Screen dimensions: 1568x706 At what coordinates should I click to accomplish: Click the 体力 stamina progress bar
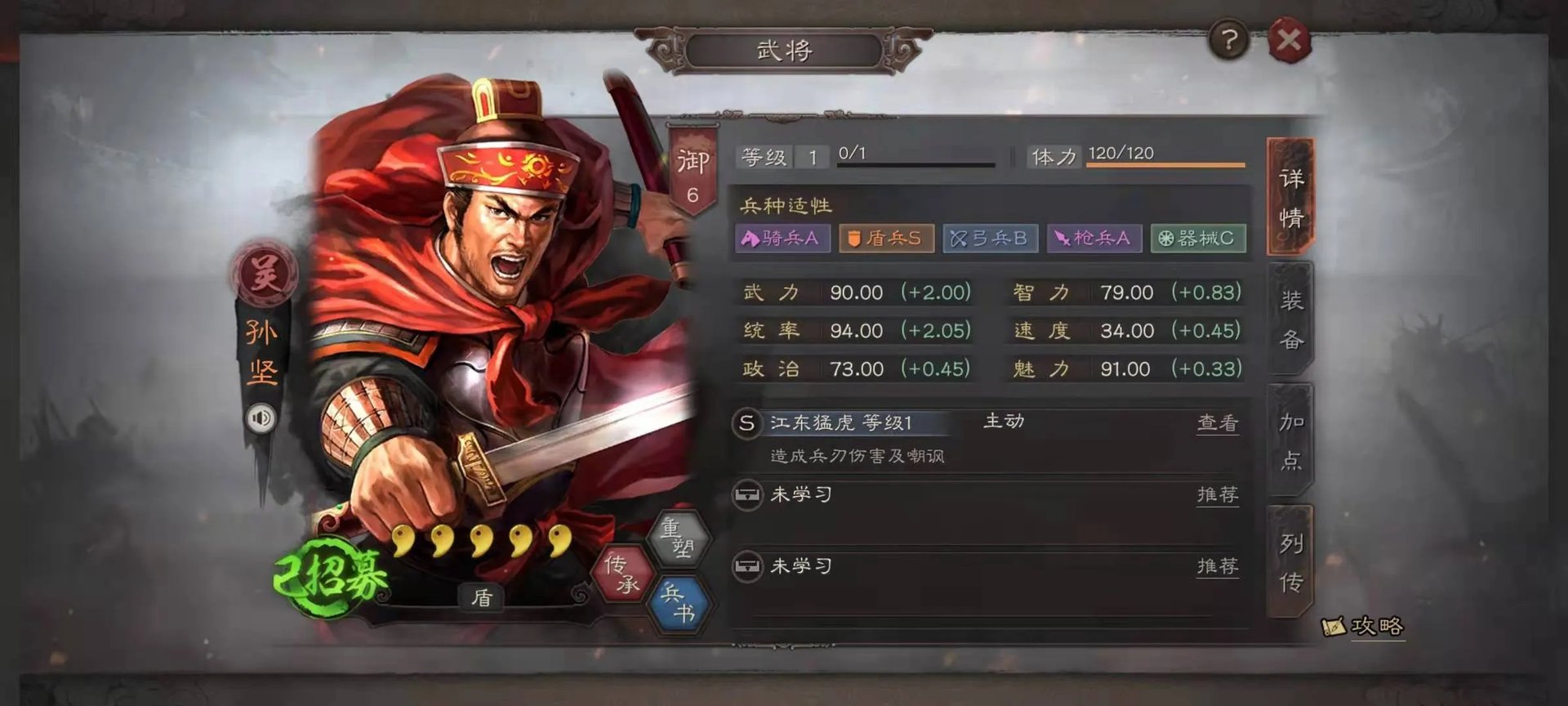1168,163
